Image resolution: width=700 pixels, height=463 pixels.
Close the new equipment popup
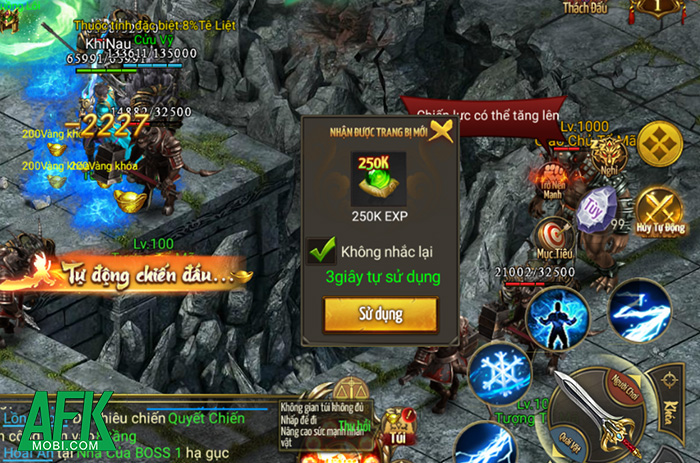[x=440, y=131]
